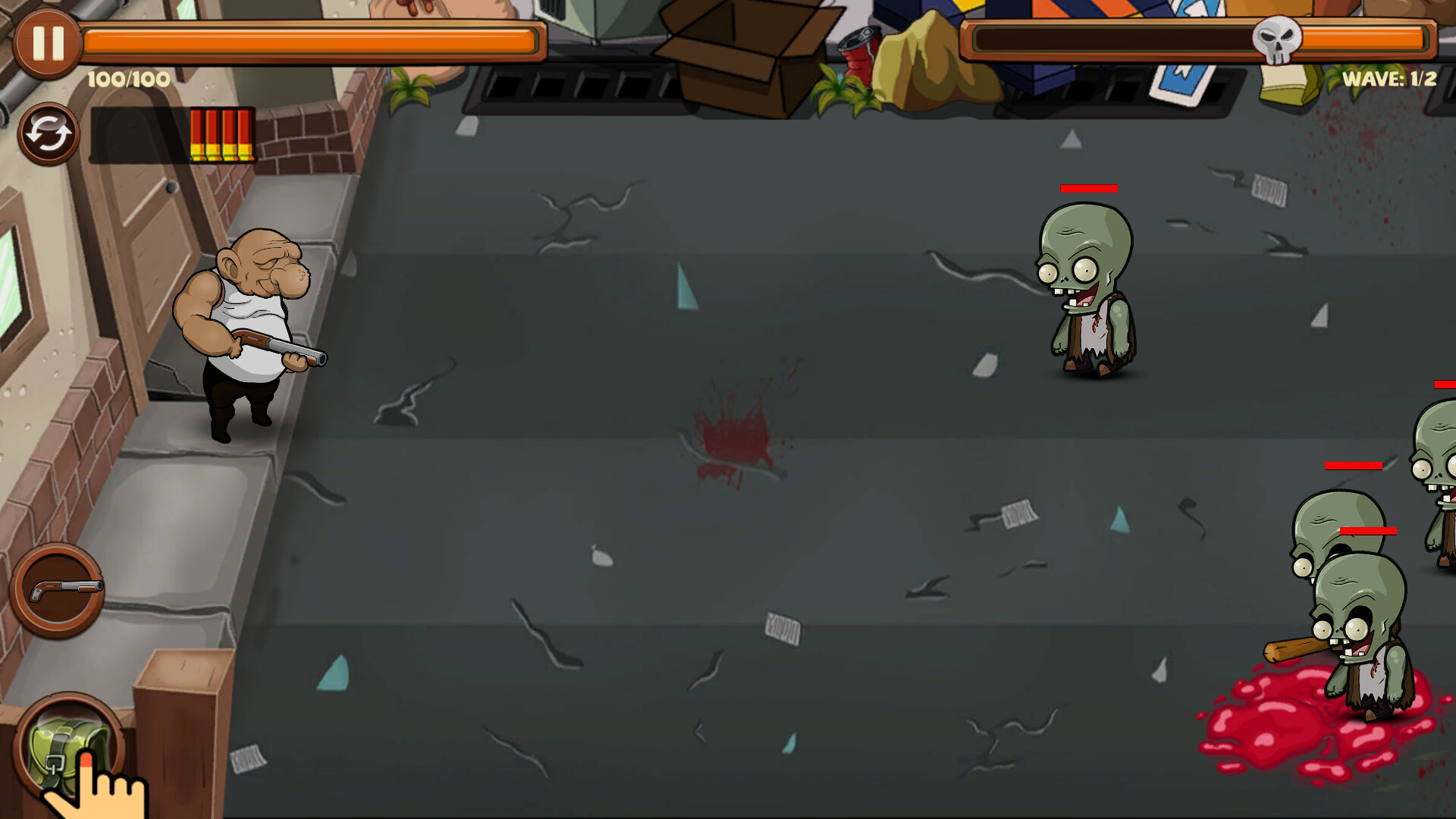
Task: Tap the red health bar above a zombie
Action: [1088, 187]
